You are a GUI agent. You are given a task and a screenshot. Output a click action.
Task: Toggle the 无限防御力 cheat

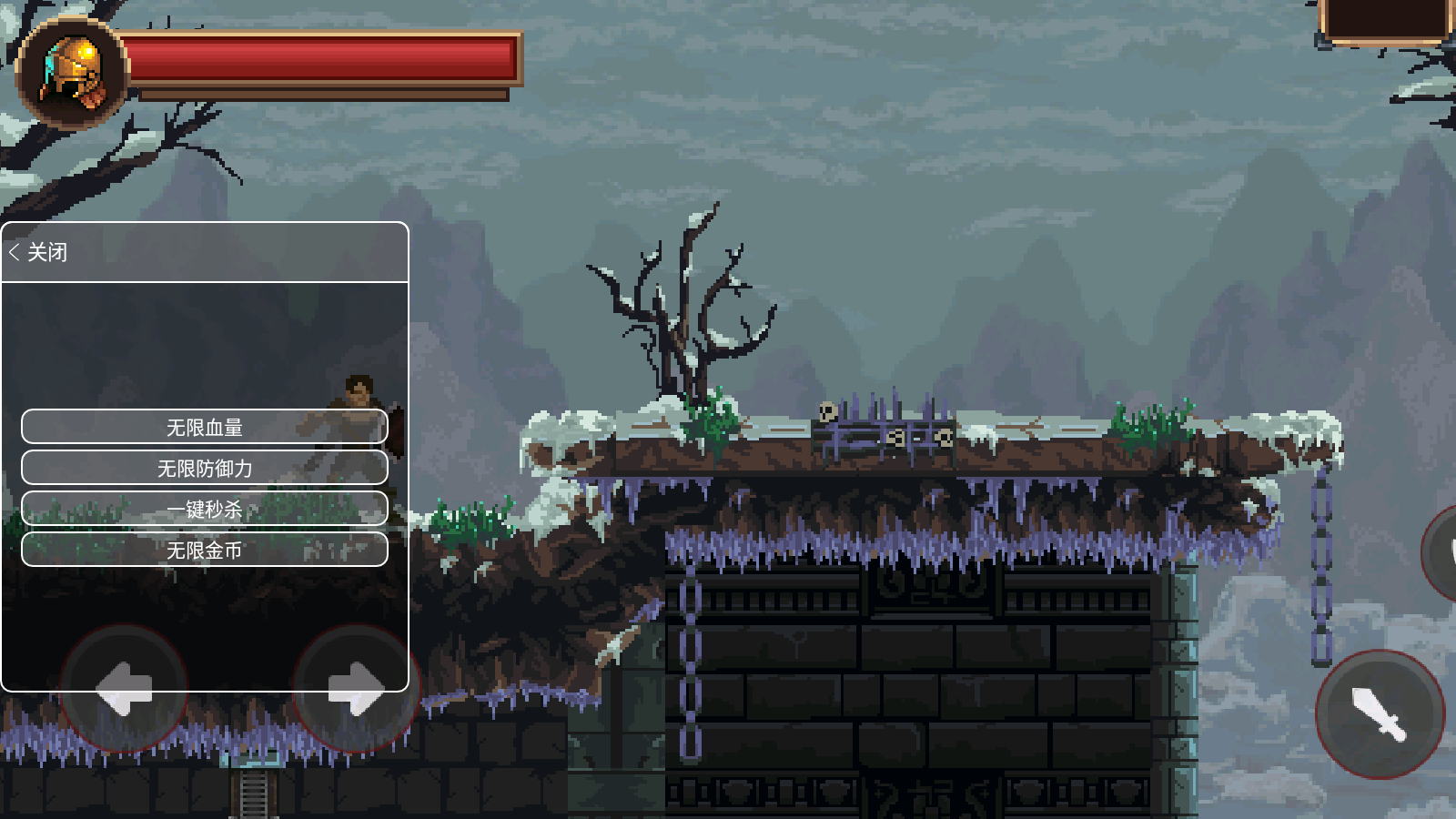[x=205, y=468]
